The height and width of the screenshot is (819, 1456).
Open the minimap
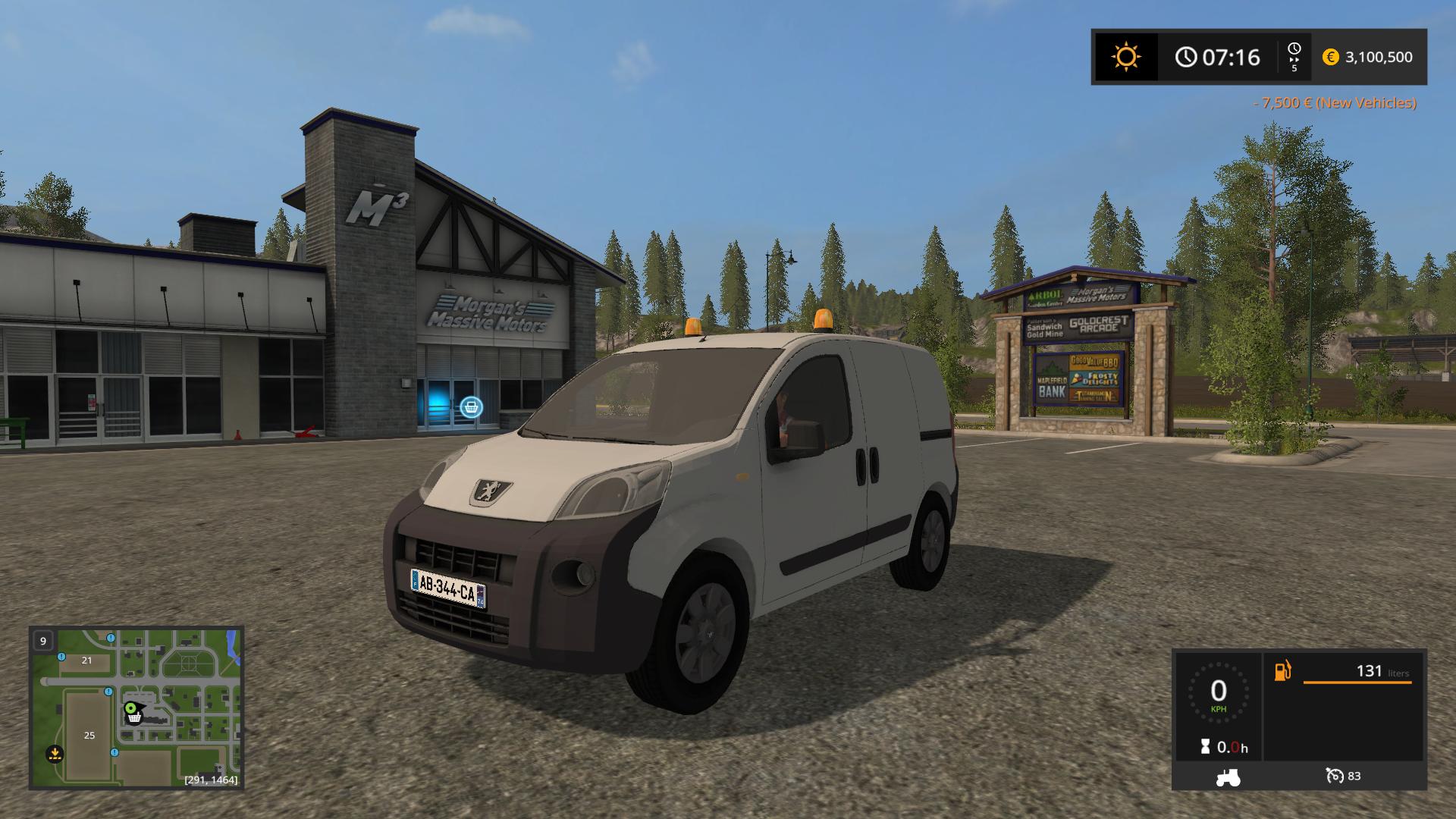136,708
